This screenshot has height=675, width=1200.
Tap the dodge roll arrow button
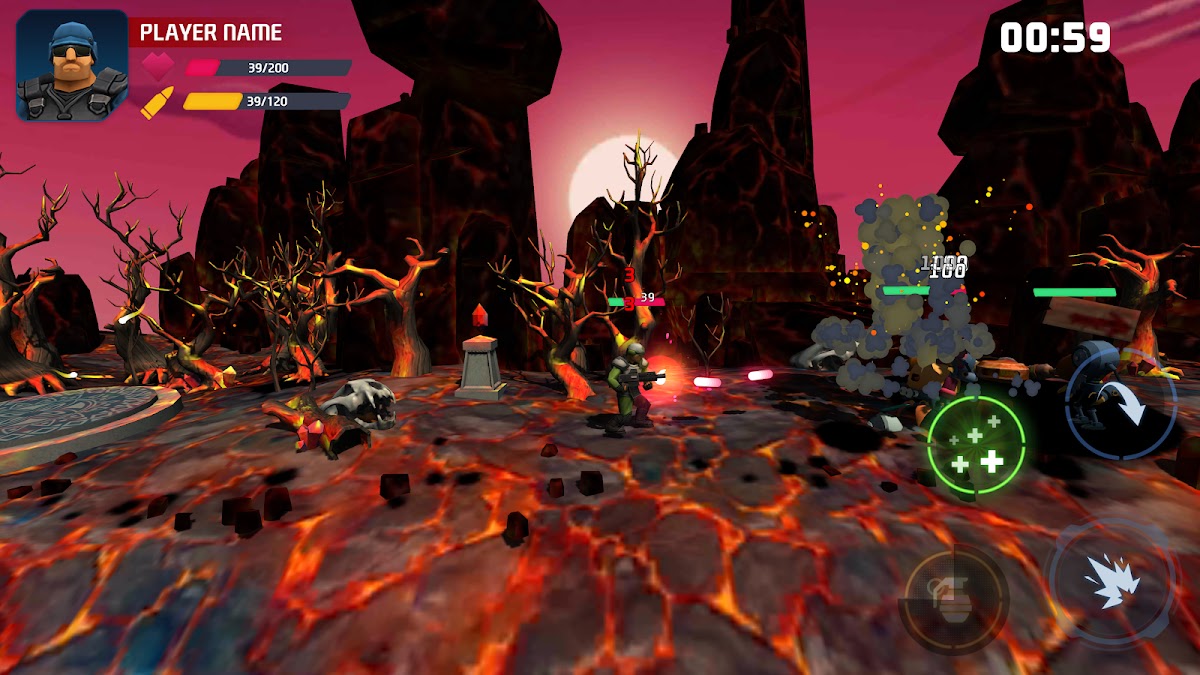(1120, 404)
